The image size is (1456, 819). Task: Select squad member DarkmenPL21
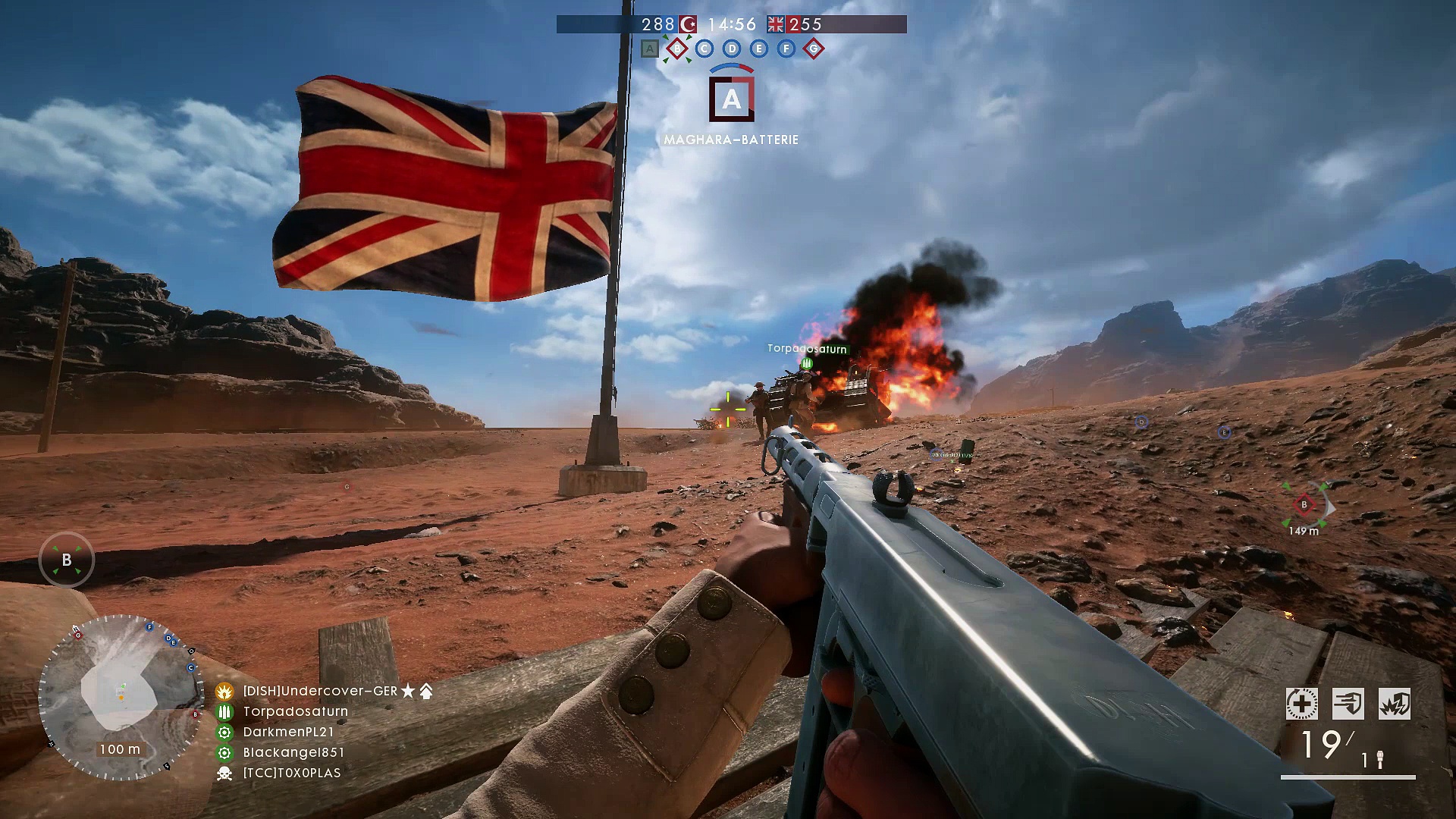coord(288,732)
